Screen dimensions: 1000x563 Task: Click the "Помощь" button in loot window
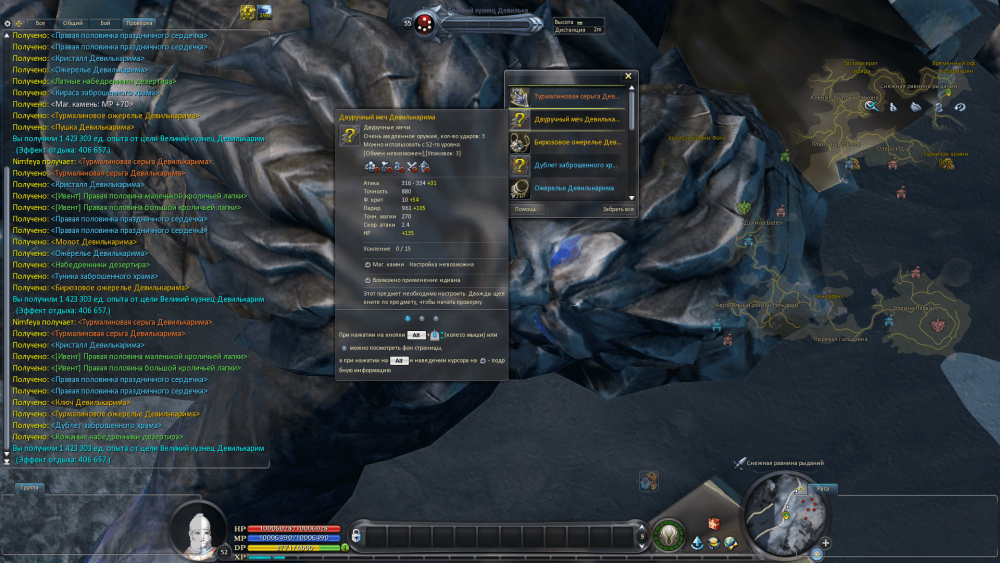pyautogui.click(x=525, y=209)
